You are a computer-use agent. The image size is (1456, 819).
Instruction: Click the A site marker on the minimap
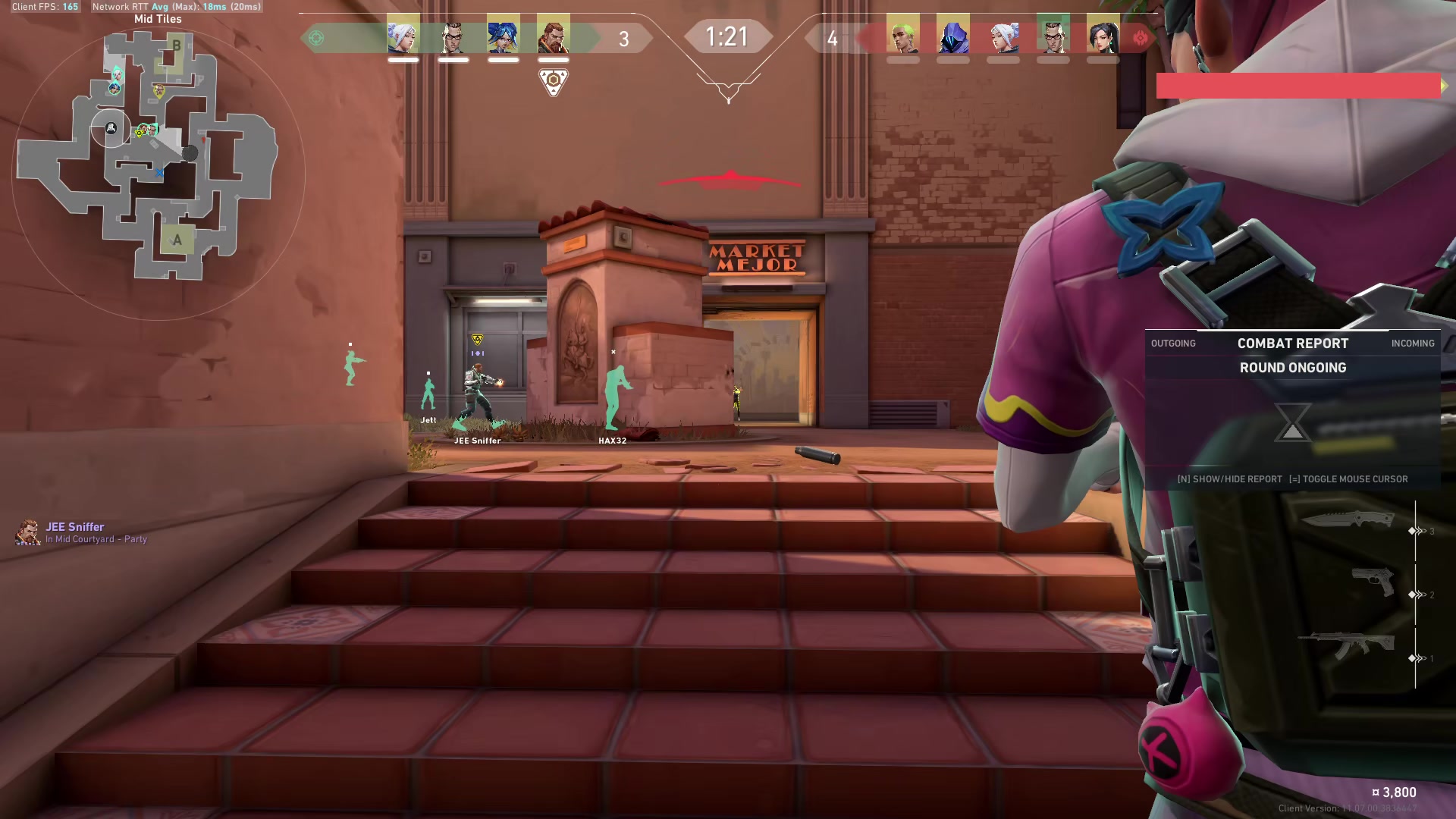pos(177,240)
